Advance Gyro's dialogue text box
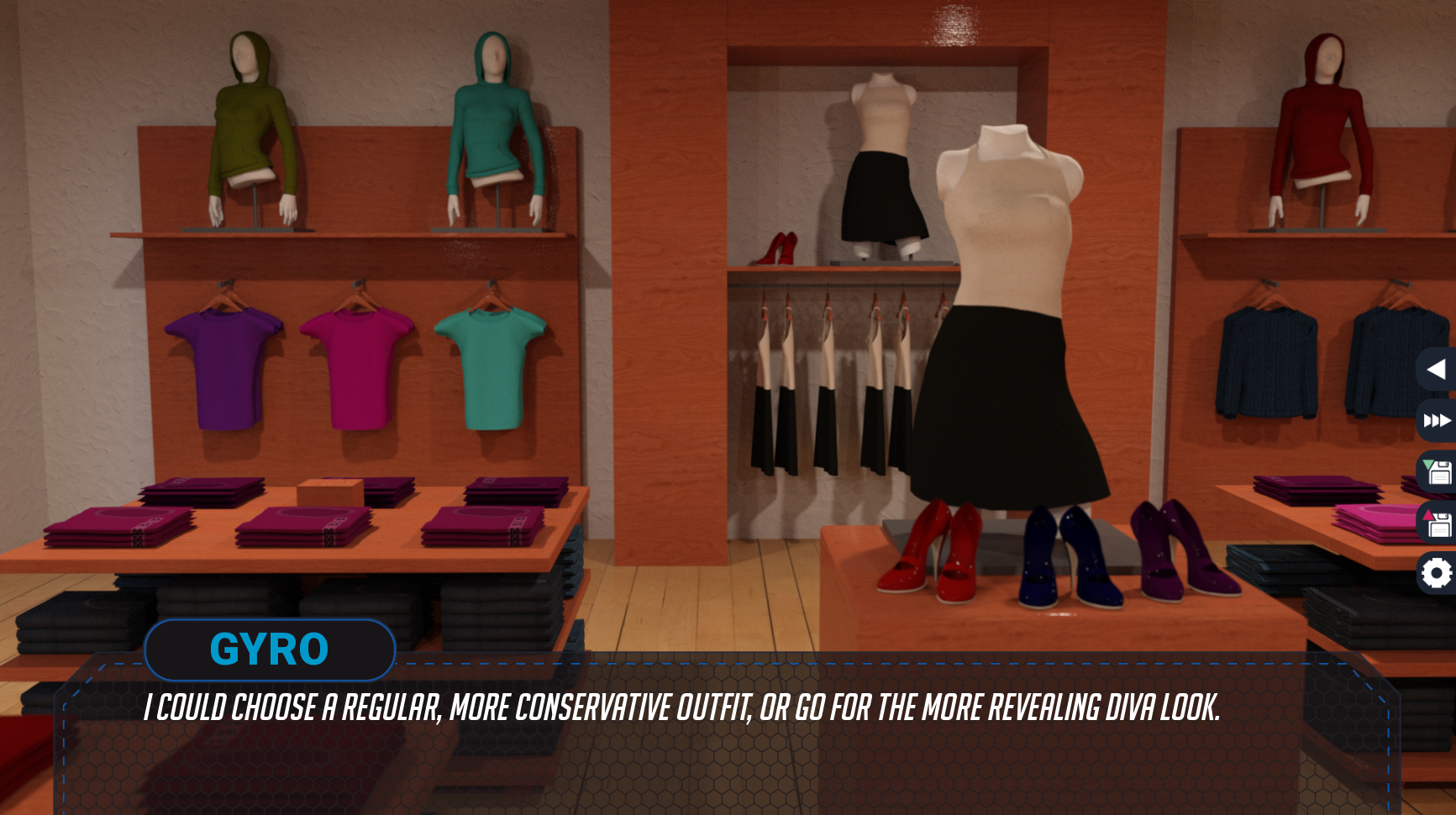The width and height of the screenshot is (1456, 815). click(x=723, y=739)
